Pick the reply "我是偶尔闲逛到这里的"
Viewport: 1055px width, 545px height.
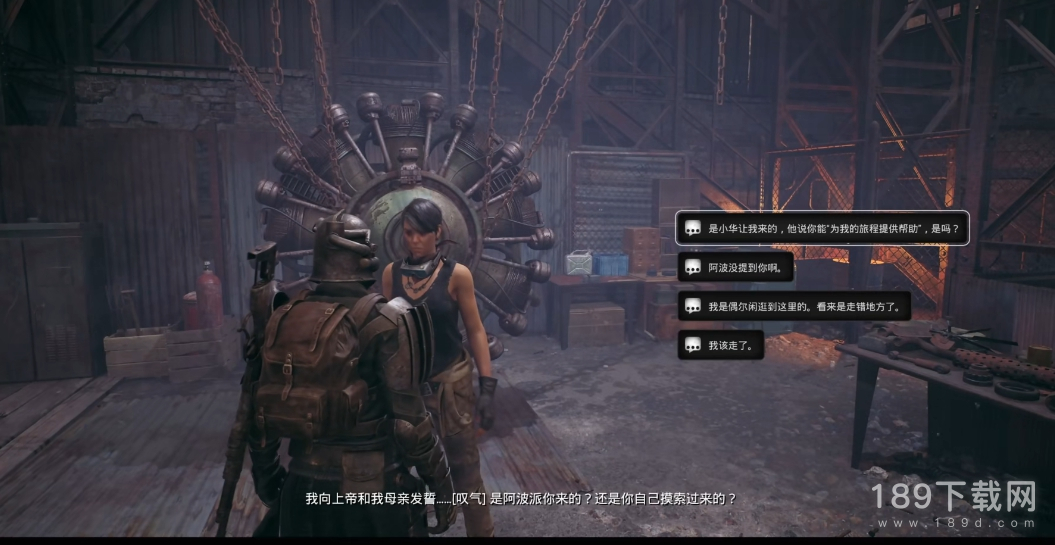(x=794, y=307)
